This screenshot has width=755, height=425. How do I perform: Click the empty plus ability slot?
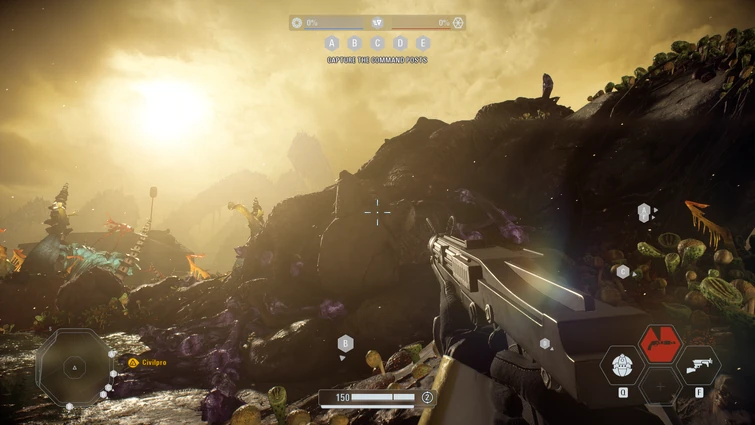tap(660, 386)
